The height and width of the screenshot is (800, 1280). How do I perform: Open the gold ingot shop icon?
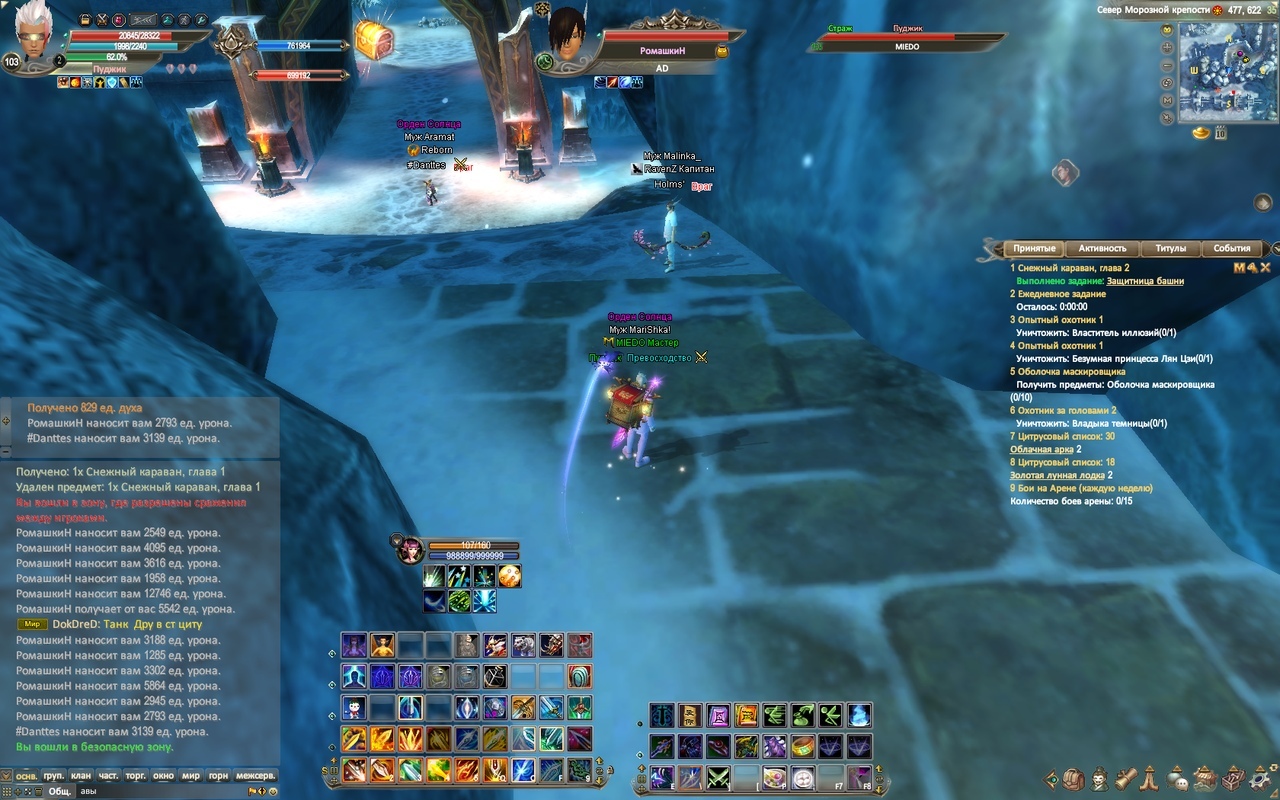pos(1201,133)
